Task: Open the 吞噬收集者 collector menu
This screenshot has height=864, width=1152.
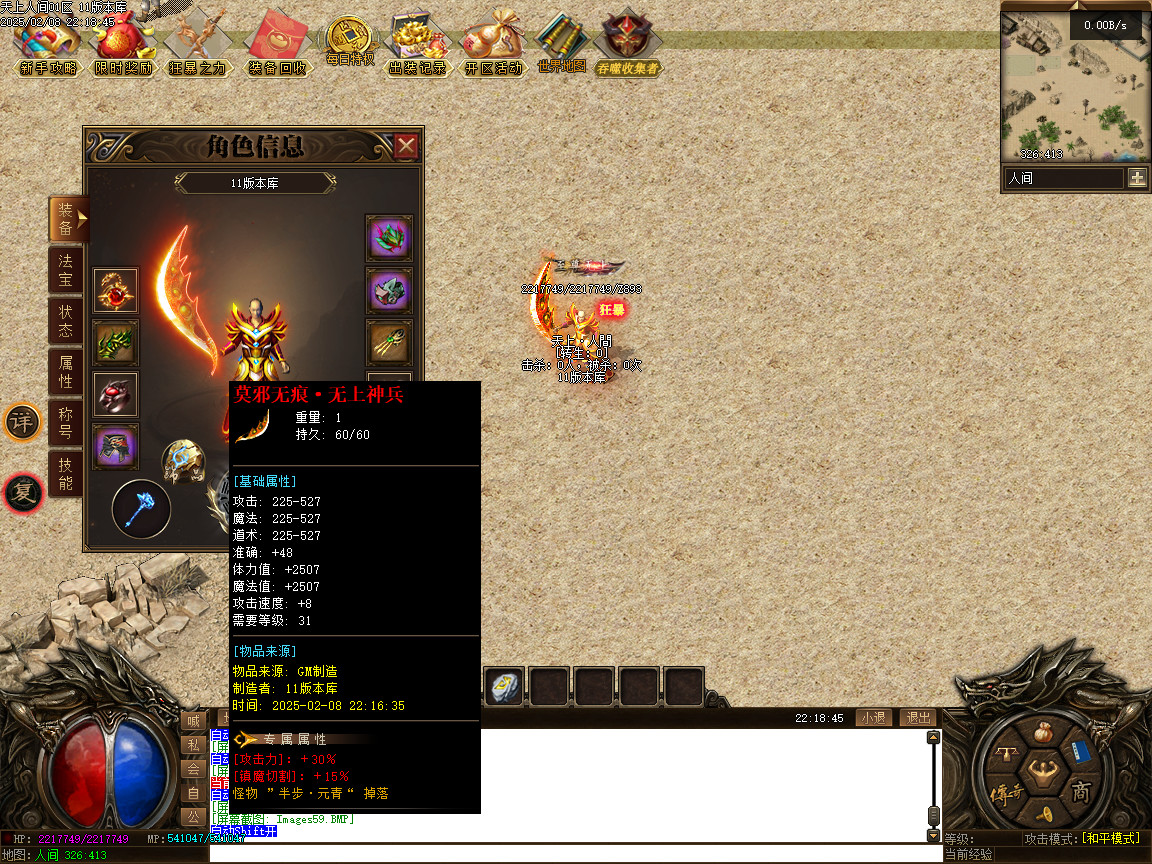Action: pyautogui.click(x=628, y=45)
